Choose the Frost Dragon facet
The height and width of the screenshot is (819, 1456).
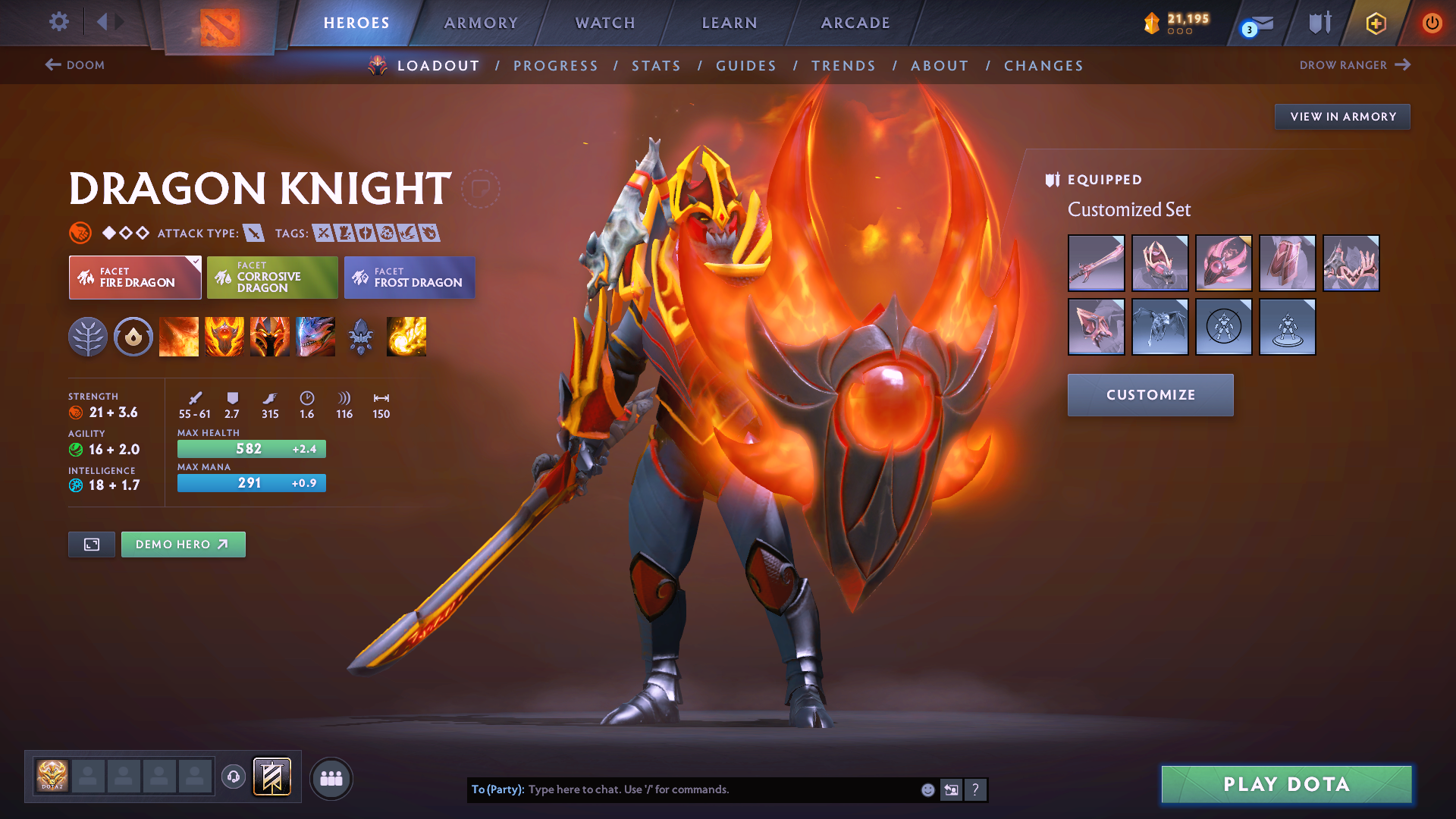point(409,278)
